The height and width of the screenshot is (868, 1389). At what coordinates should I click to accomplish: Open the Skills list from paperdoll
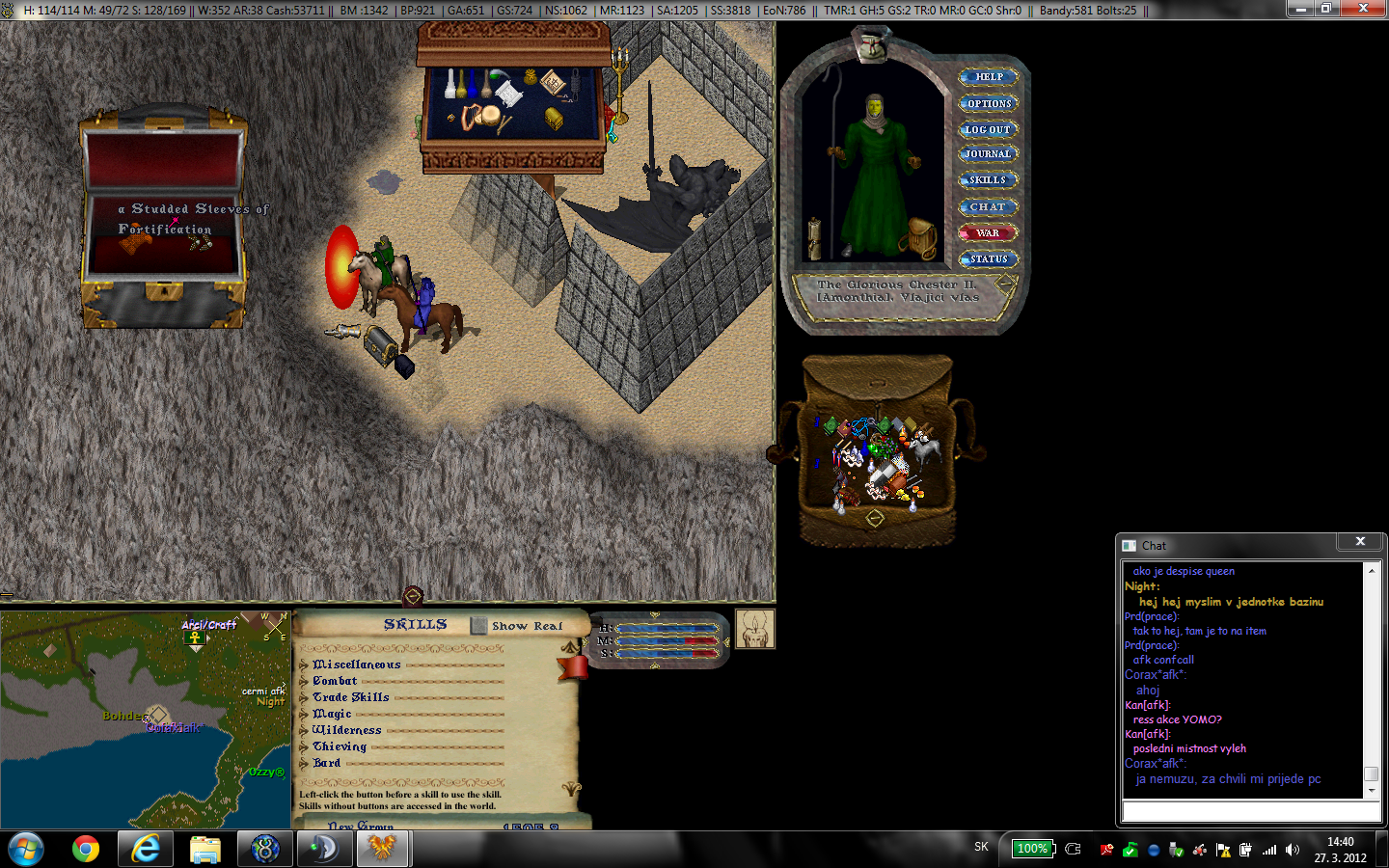click(x=988, y=180)
